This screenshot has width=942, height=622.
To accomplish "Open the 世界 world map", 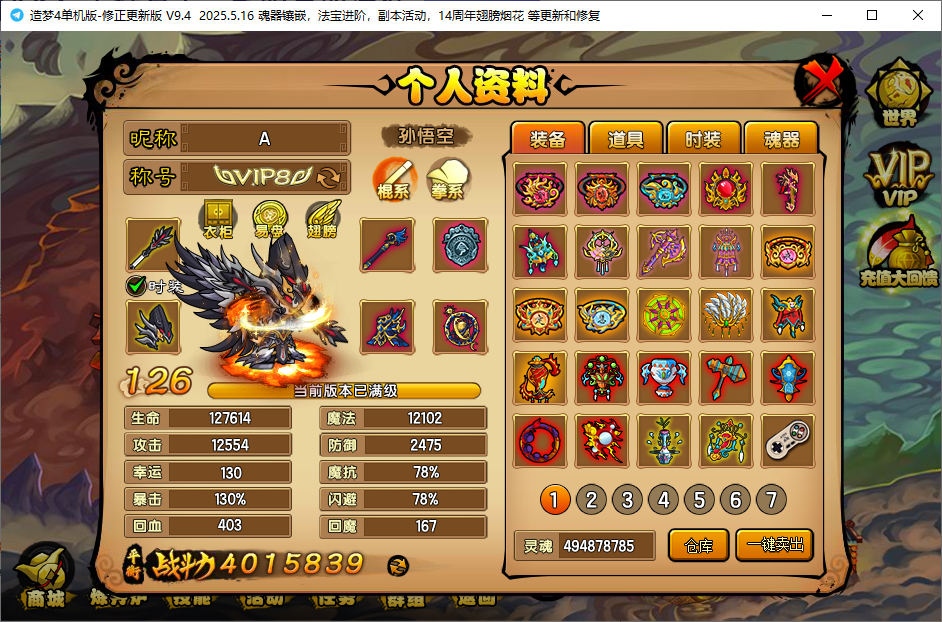I will click(x=896, y=95).
